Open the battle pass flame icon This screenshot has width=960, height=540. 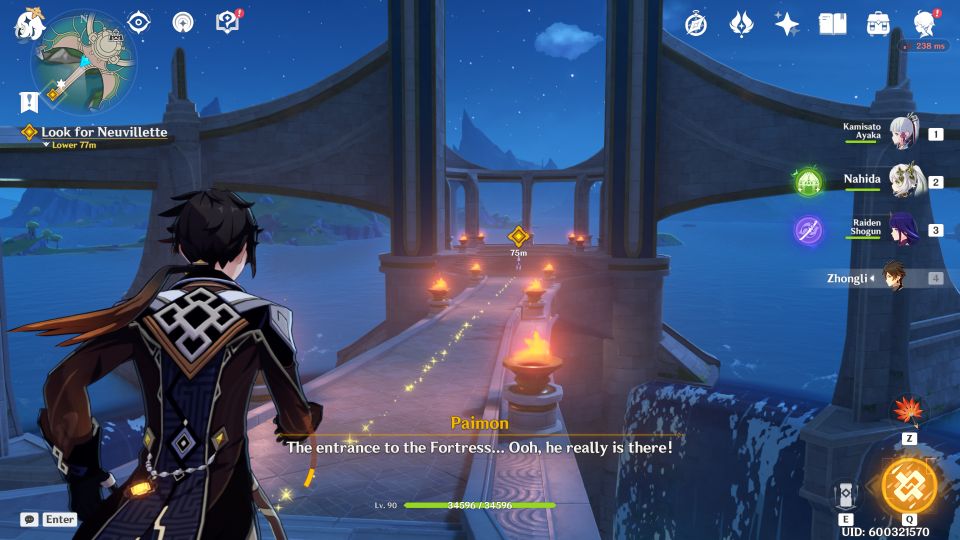point(741,24)
